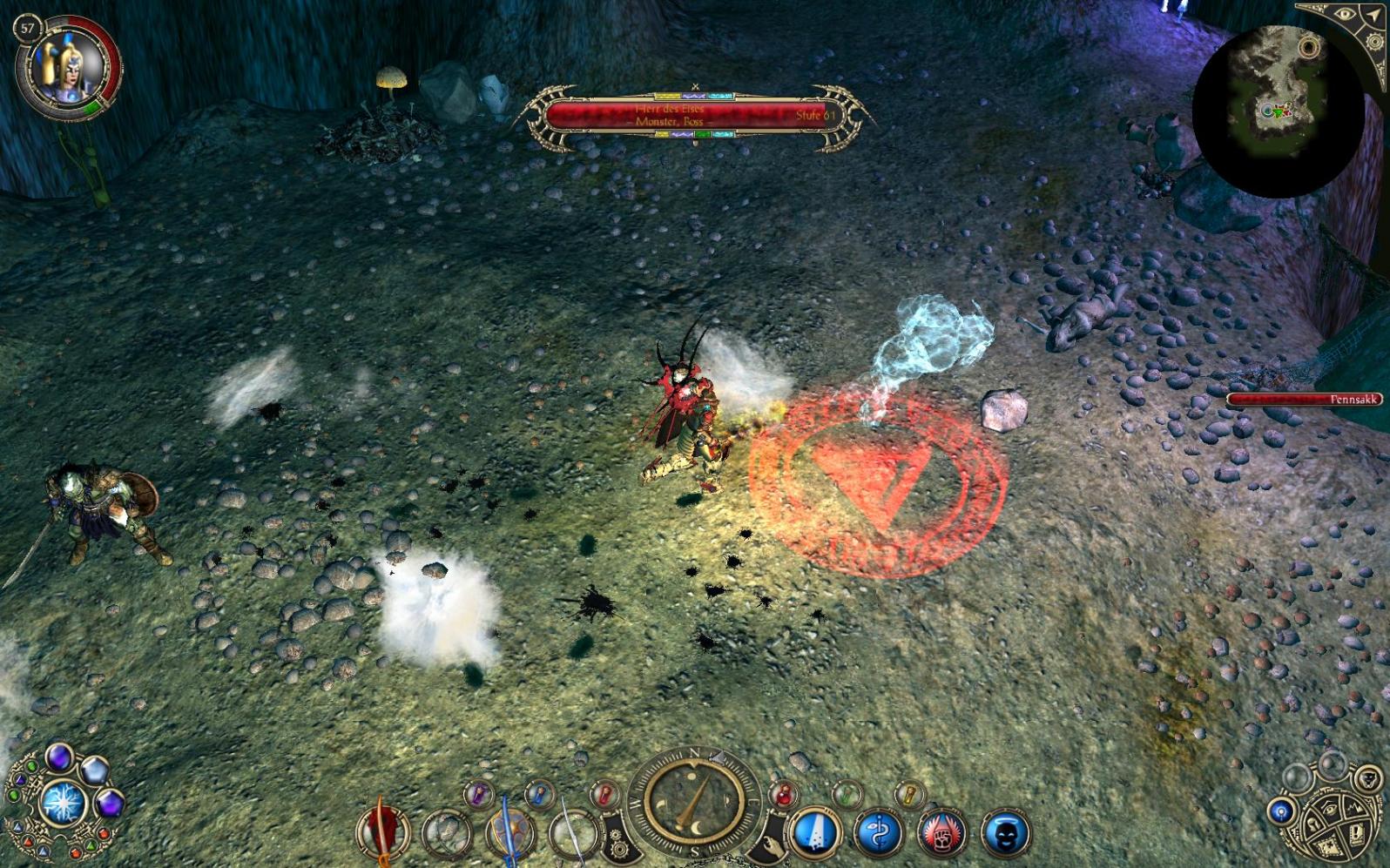Use the green potion slot

(847, 794)
